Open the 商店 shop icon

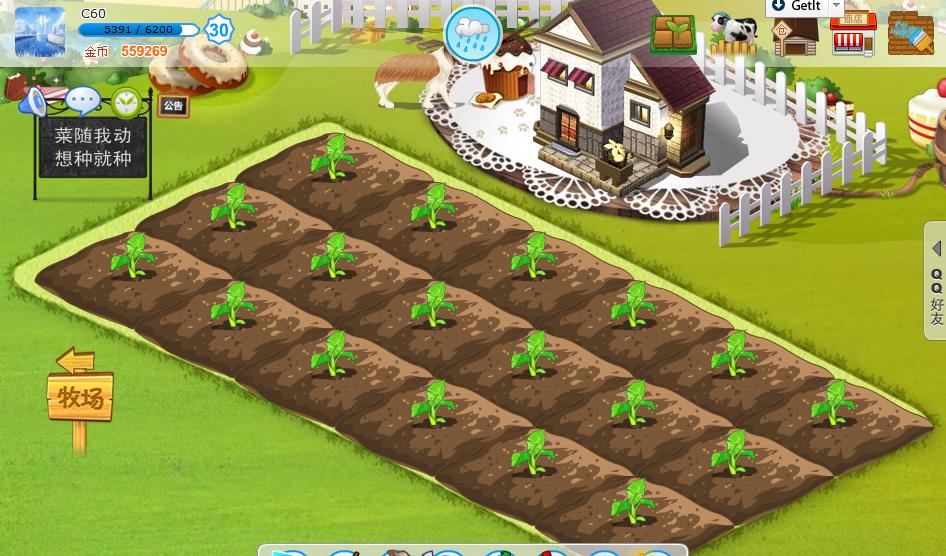tap(853, 36)
